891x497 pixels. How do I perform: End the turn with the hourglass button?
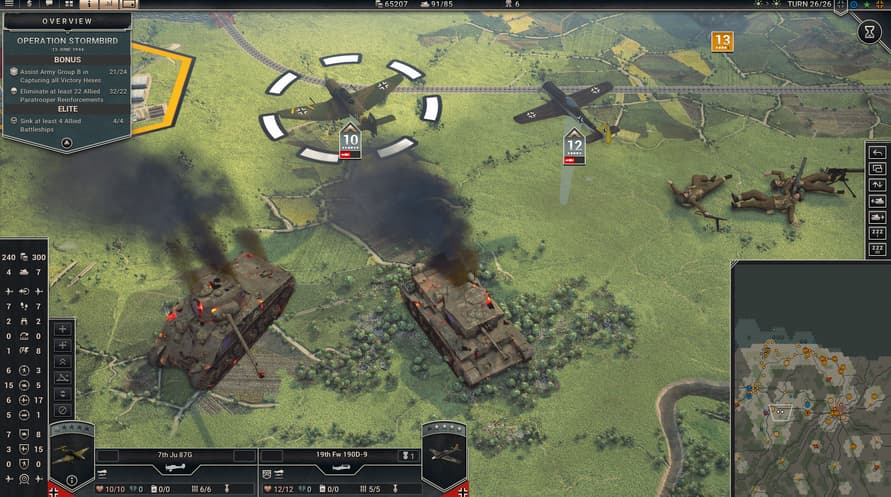pyautogui.click(x=870, y=32)
